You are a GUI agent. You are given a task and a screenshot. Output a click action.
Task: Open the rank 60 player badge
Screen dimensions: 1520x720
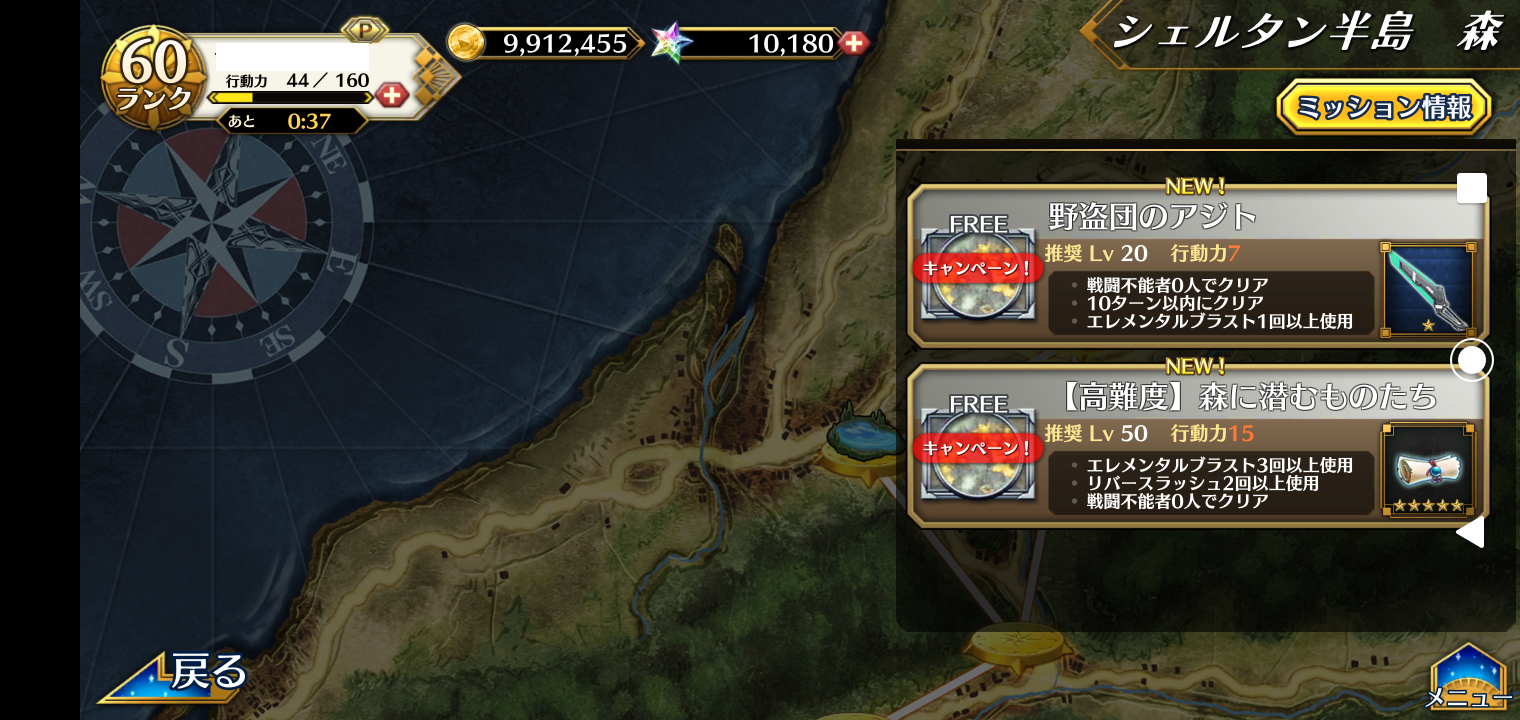[x=154, y=80]
